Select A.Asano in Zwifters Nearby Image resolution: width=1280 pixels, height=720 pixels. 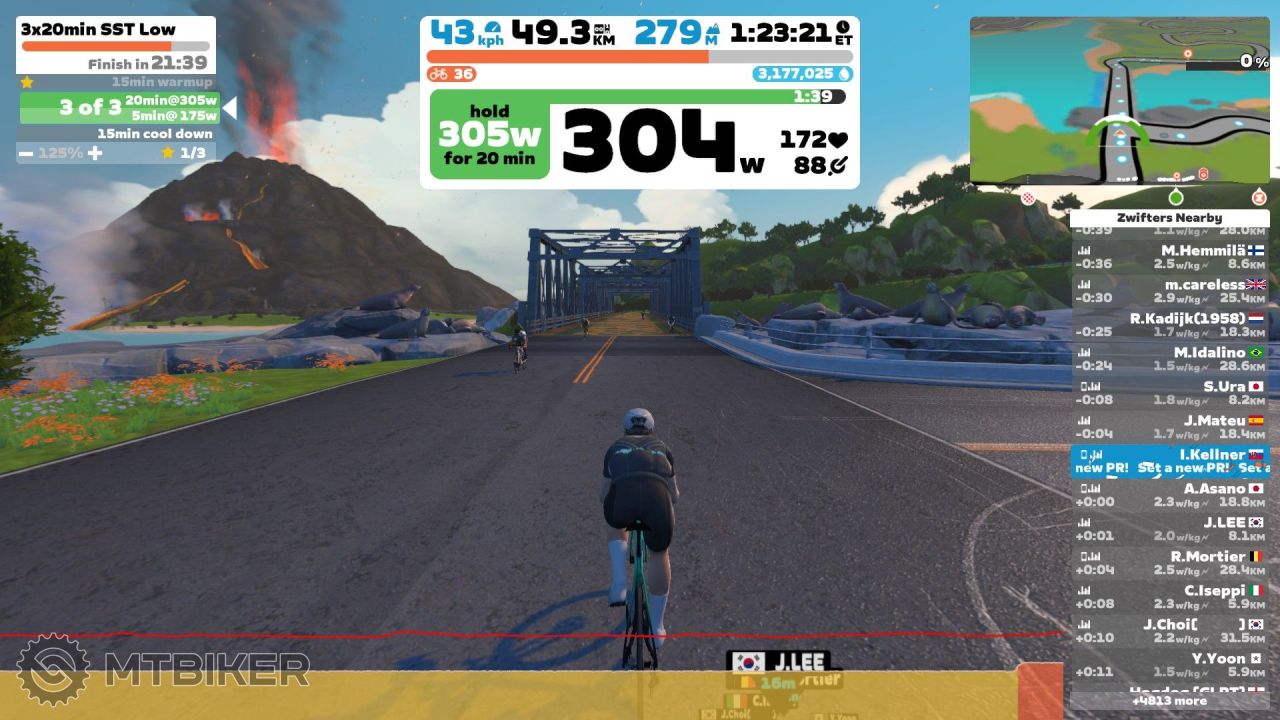point(1170,495)
